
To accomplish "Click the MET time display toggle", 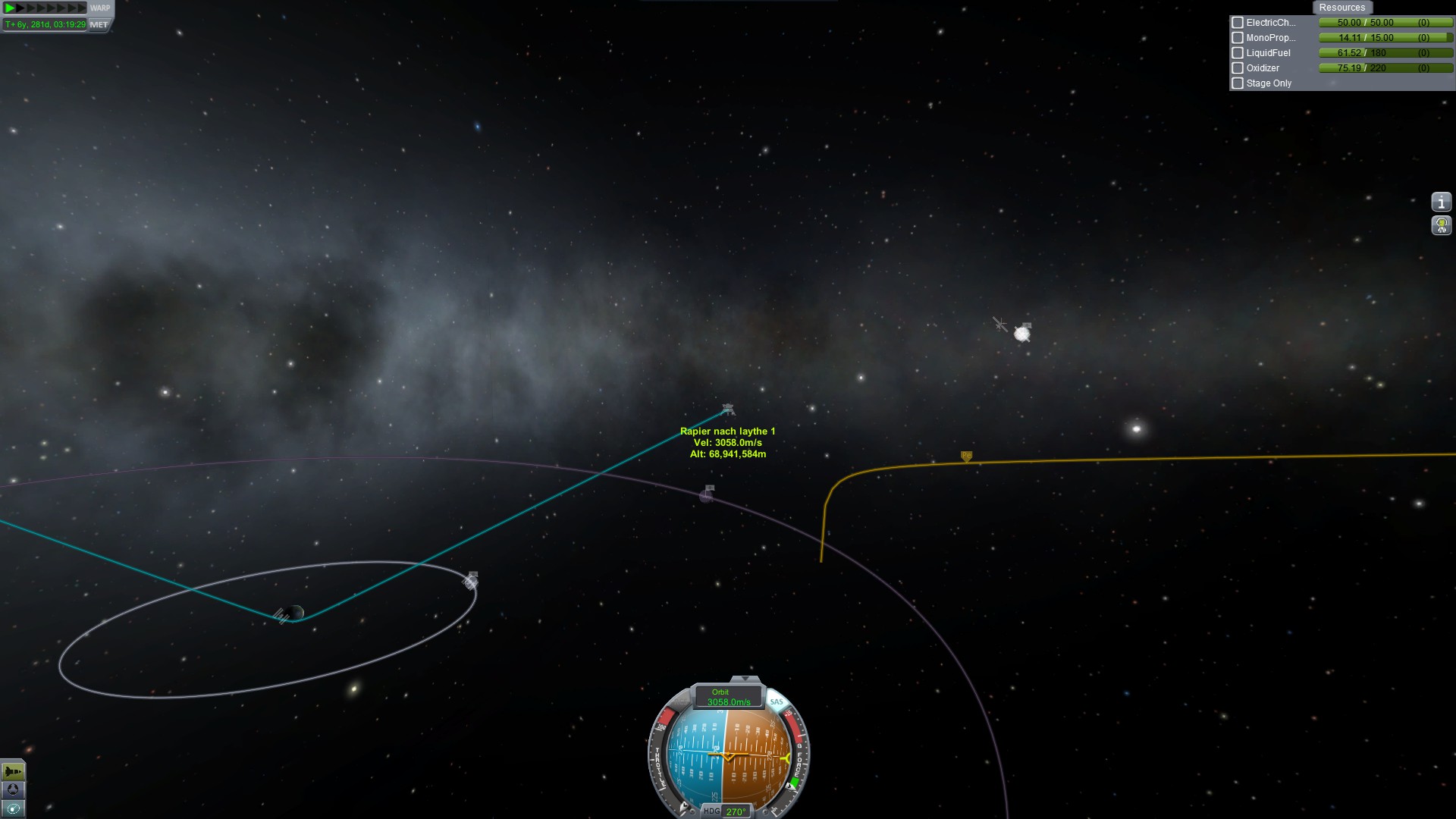I will pyautogui.click(x=99, y=24).
